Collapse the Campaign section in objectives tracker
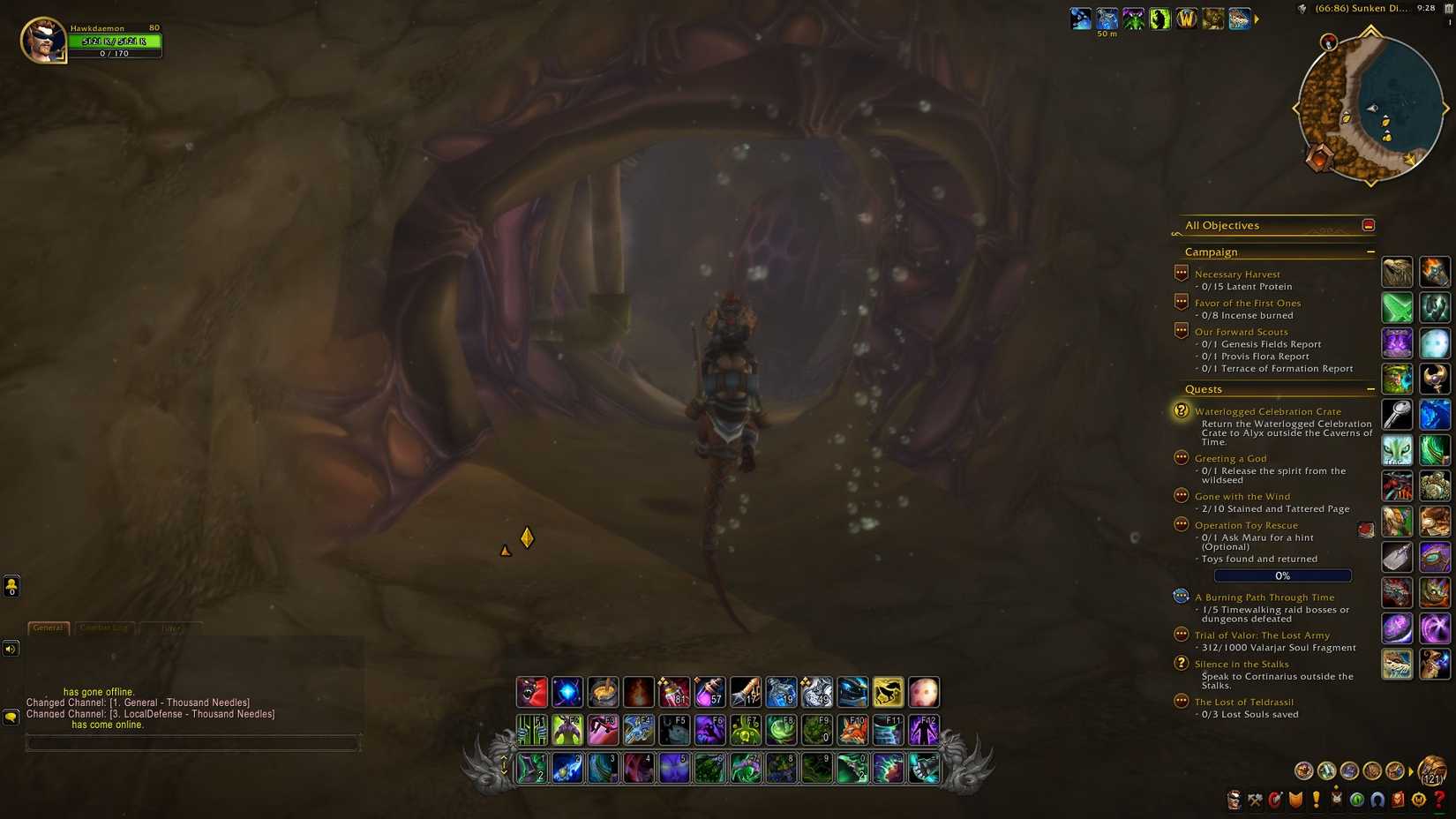The image size is (1456, 819). 1371,252
